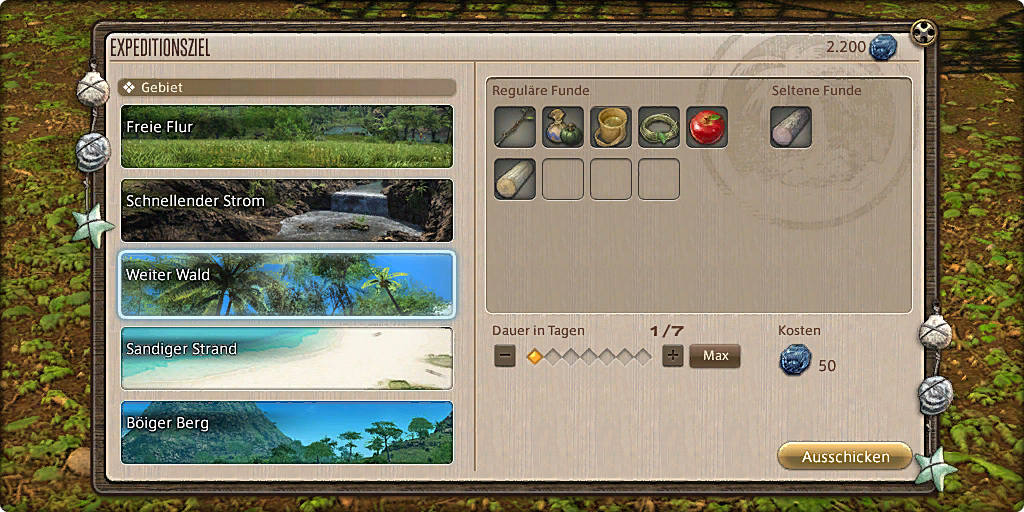This screenshot has height=512, width=1024.
Task: Close the Expeditionsziel window
Action: pos(923,35)
